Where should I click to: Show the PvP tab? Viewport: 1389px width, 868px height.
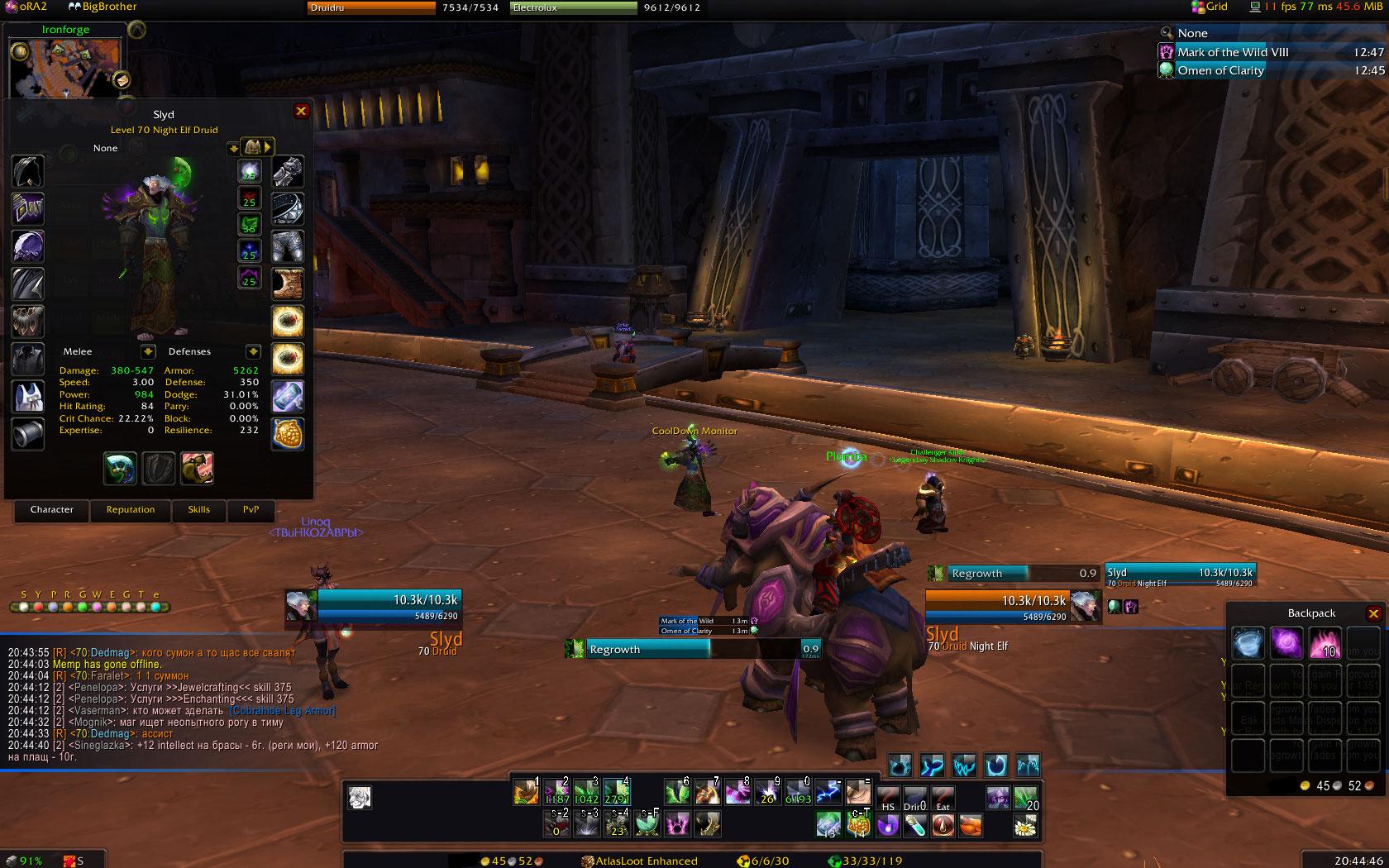[x=251, y=510]
